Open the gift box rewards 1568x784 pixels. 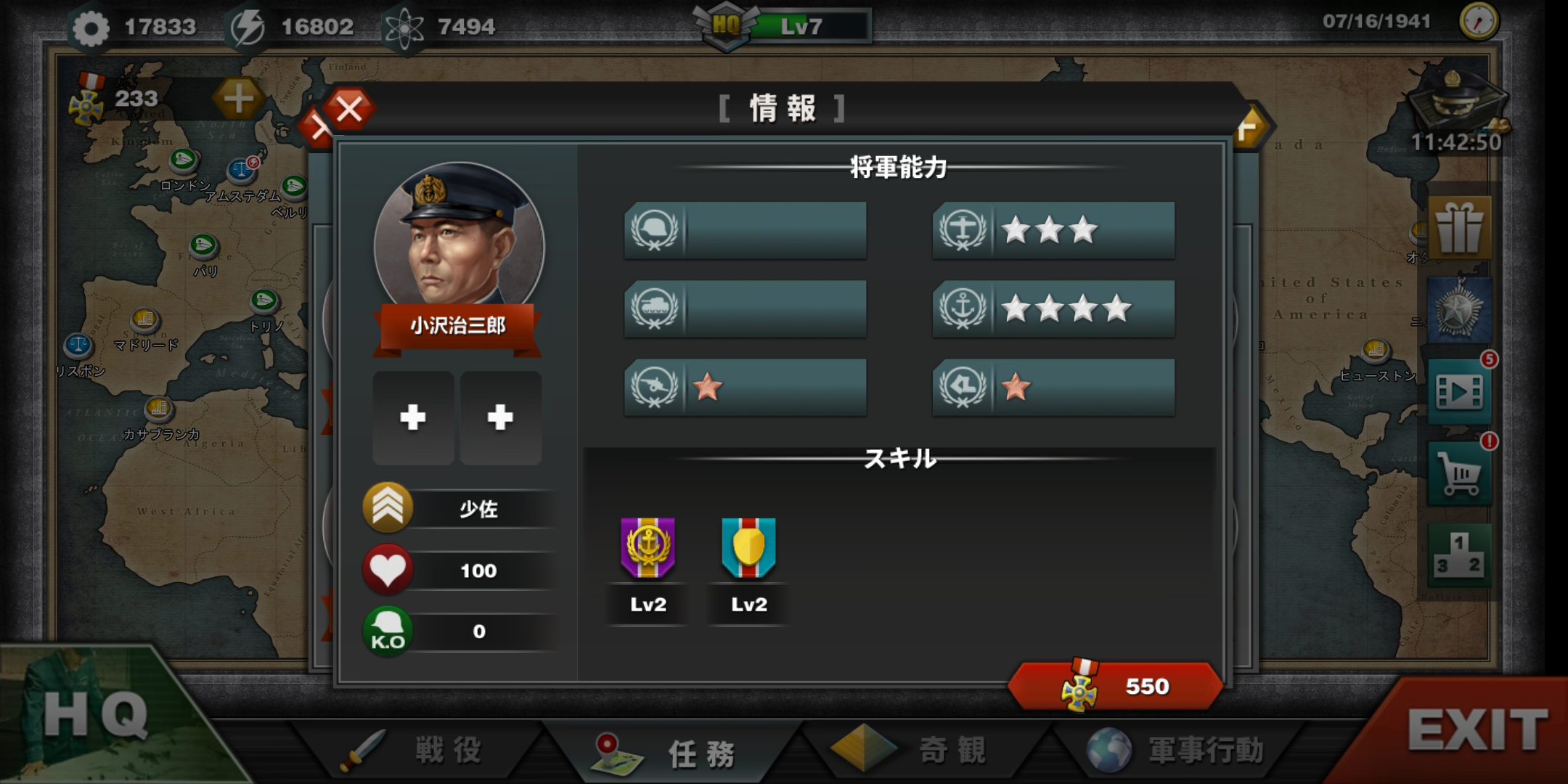click(1459, 228)
